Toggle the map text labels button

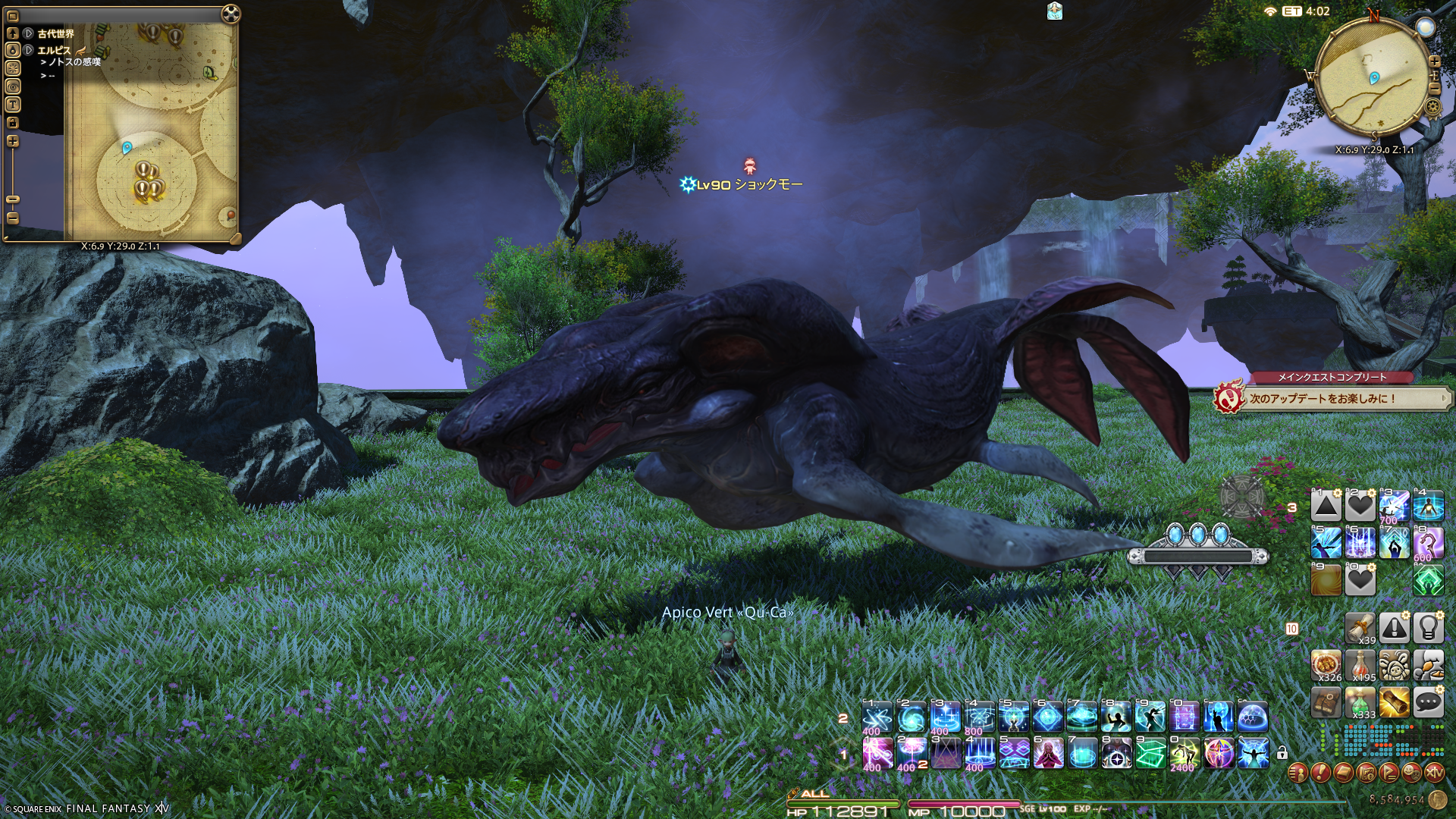click(13, 105)
